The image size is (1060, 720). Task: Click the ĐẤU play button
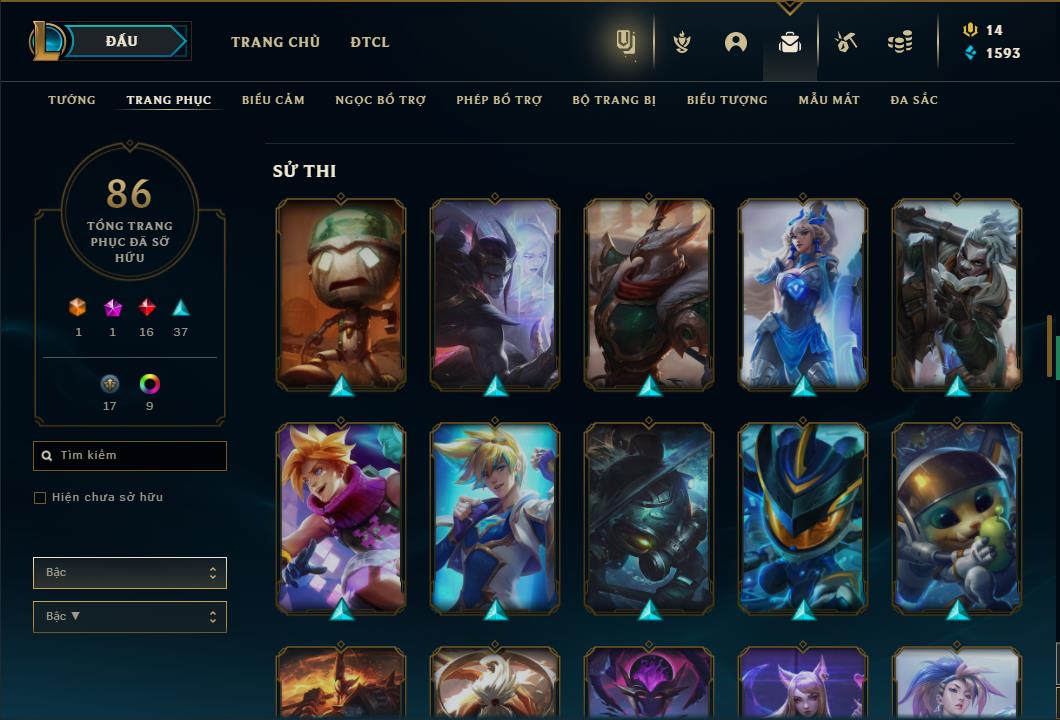pyautogui.click(x=122, y=41)
